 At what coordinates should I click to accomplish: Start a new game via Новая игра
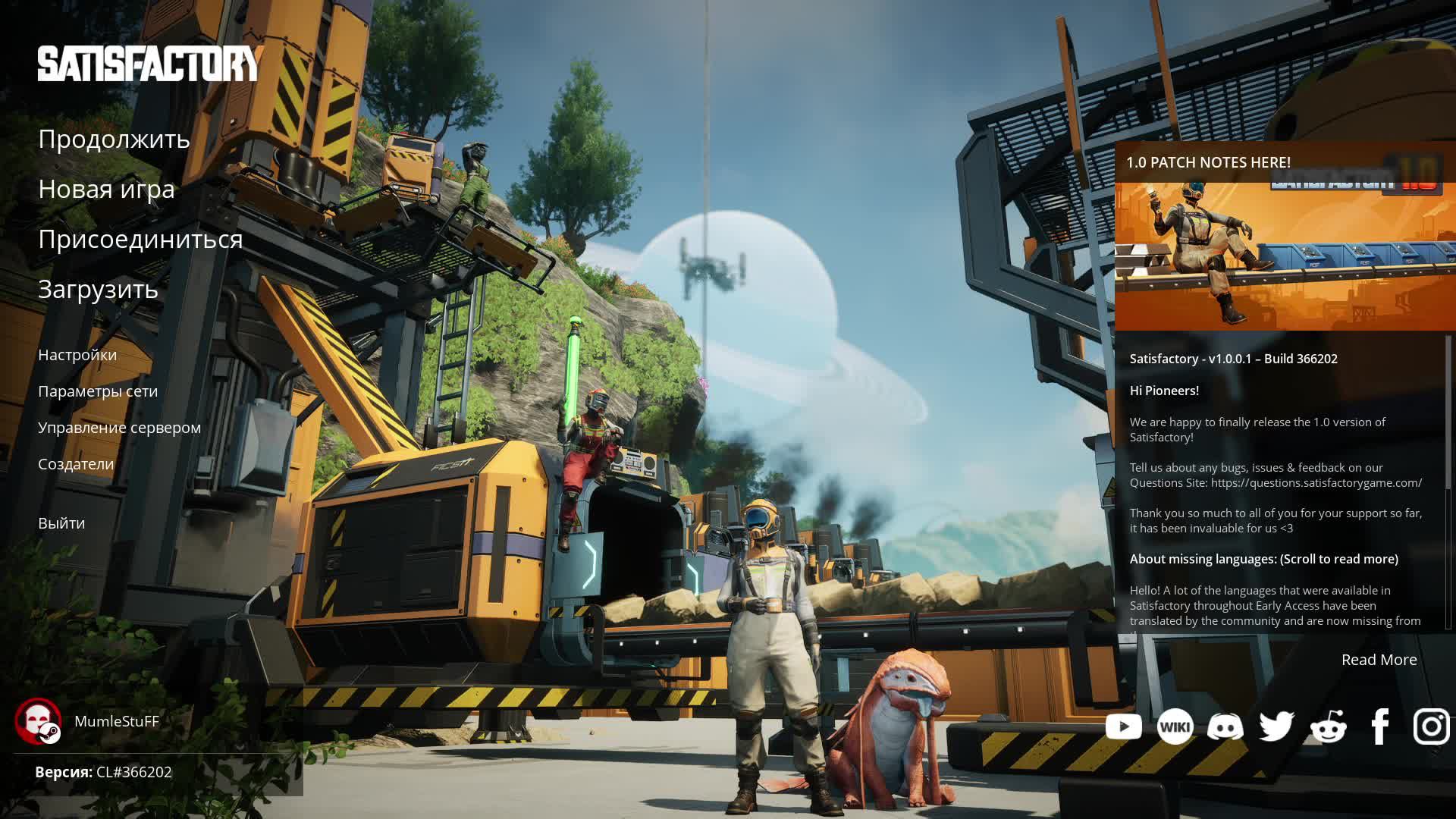(x=106, y=190)
